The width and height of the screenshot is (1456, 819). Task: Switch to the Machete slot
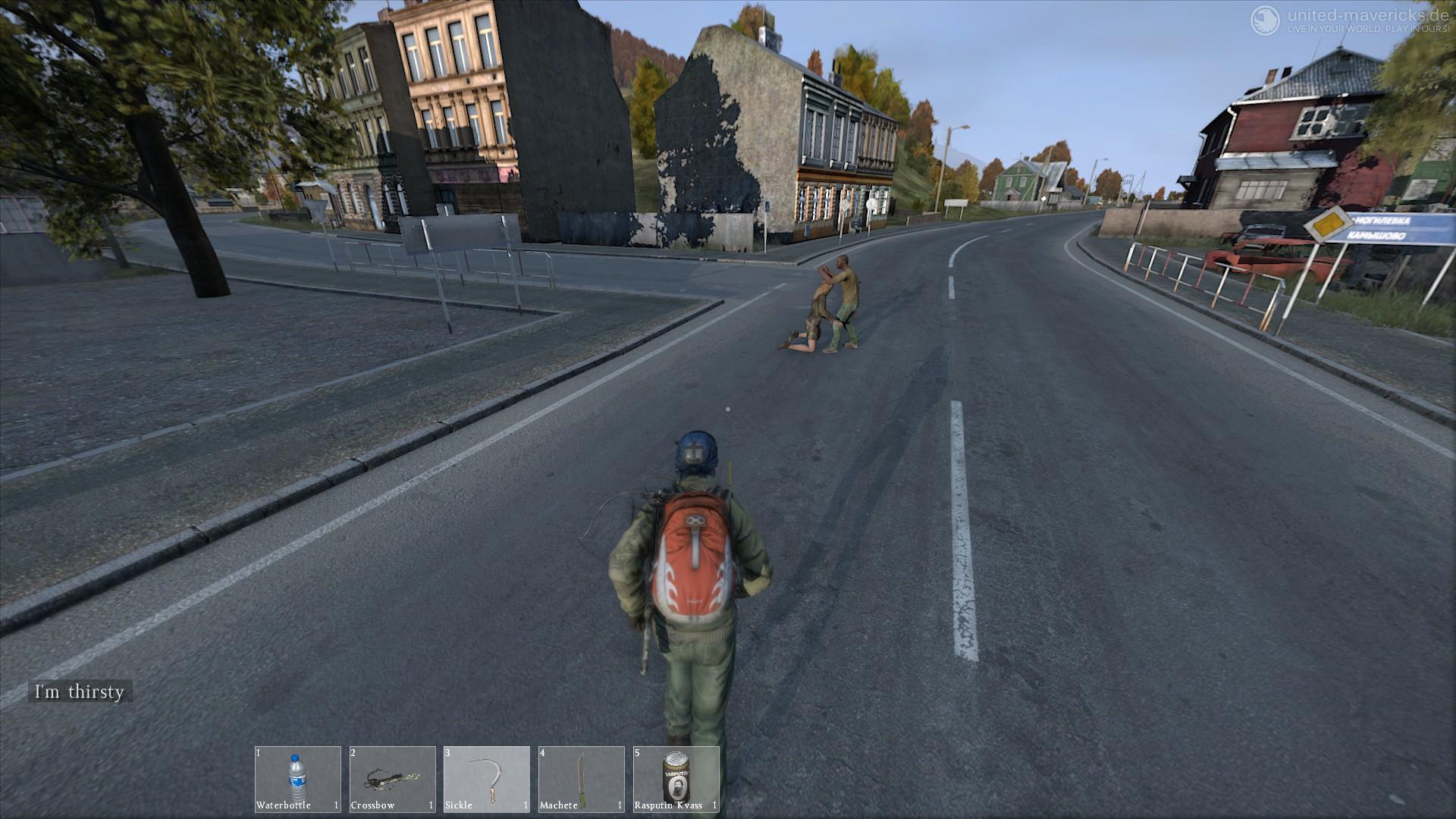(x=581, y=779)
